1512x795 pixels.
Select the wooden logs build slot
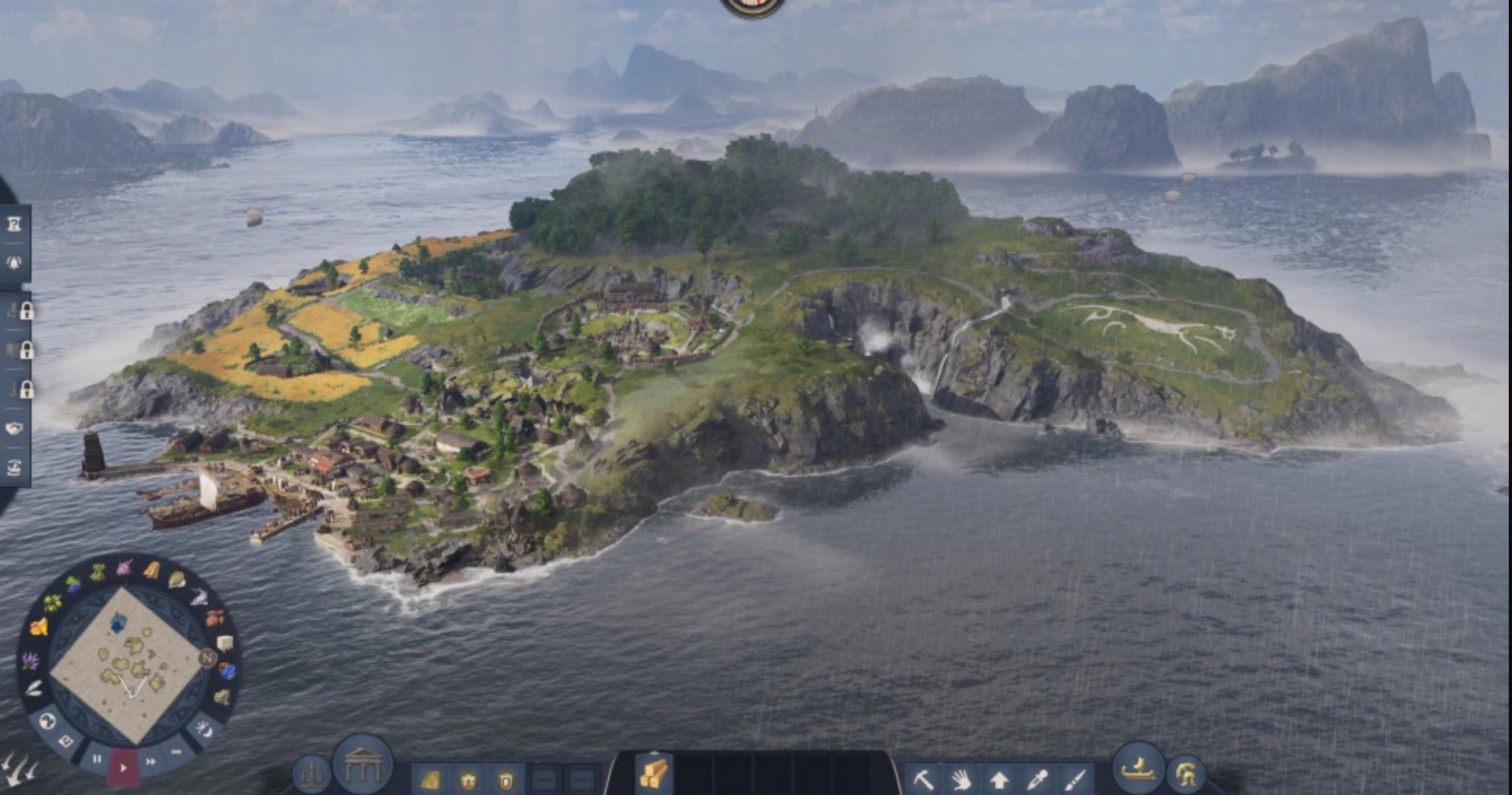coord(654,772)
